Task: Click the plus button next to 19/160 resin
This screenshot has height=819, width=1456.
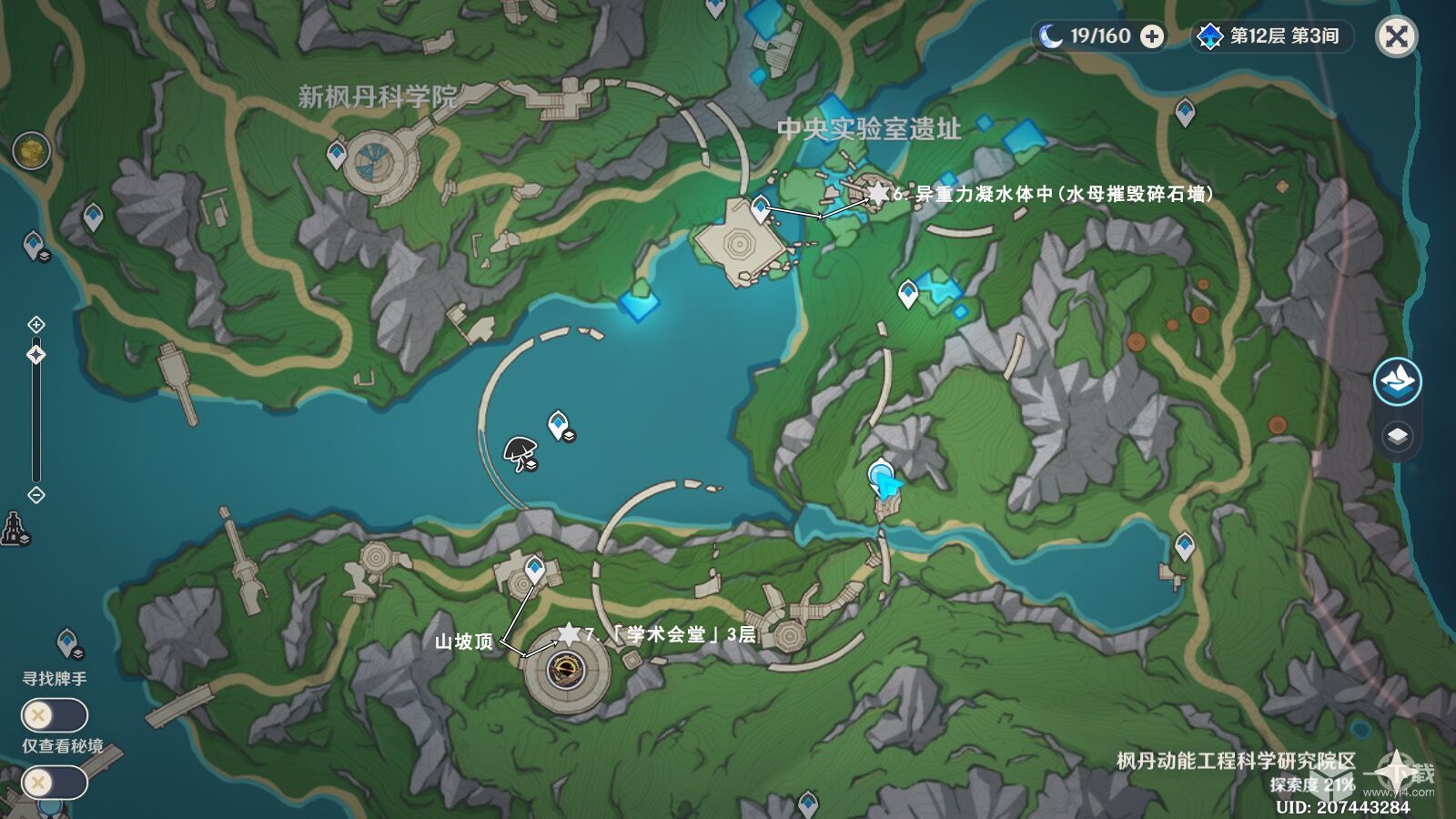Action: coord(1154,38)
